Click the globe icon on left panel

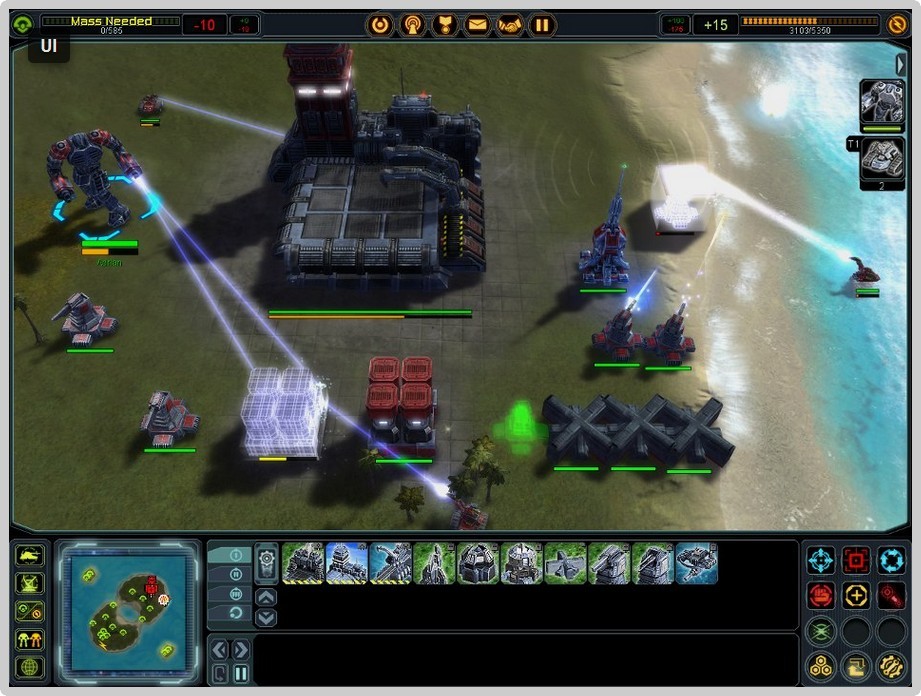pyautogui.click(x=30, y=666)
